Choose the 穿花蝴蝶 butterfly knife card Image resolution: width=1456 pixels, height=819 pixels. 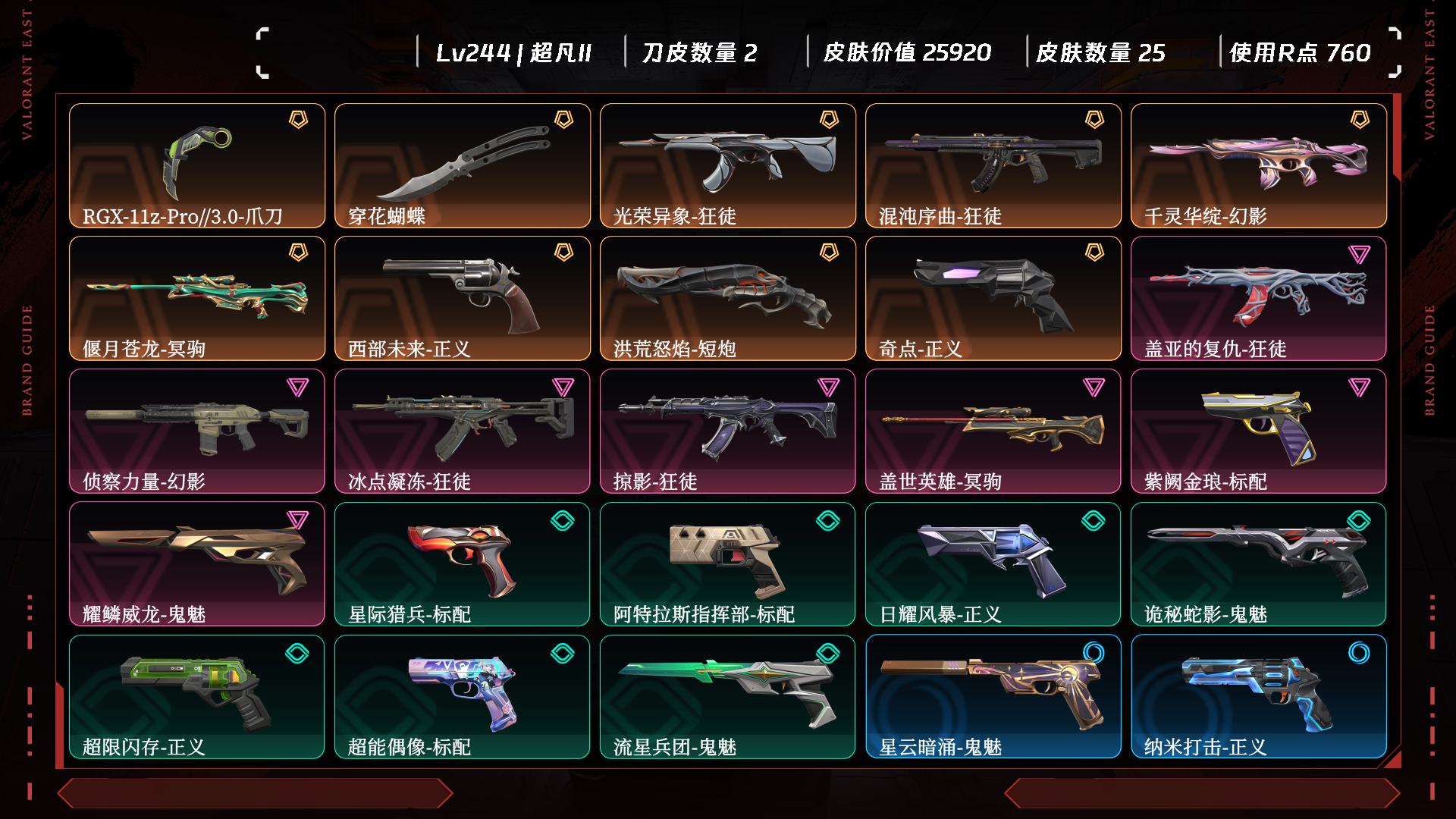463,165
